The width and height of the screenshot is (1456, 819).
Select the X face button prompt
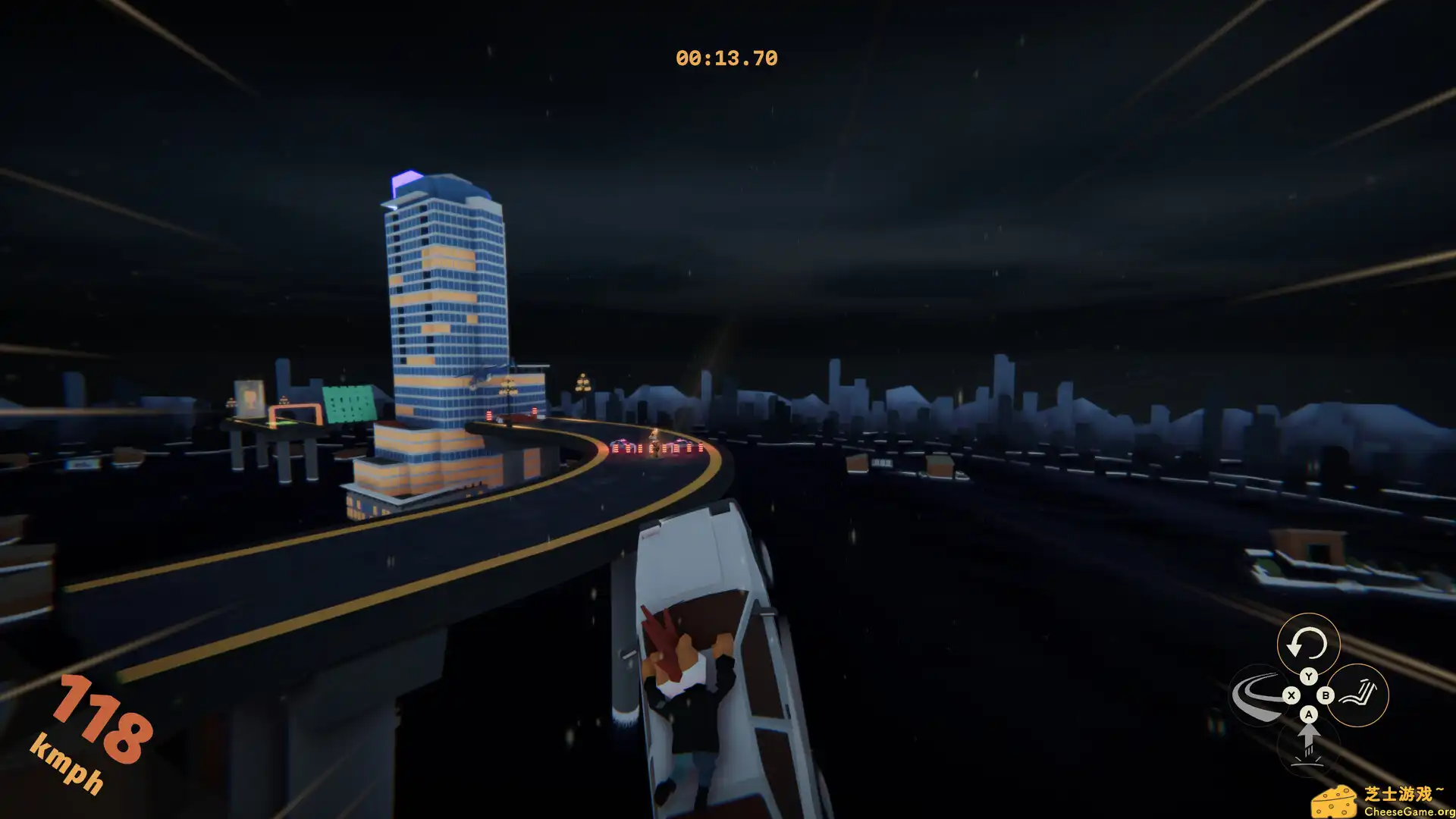1291,695
